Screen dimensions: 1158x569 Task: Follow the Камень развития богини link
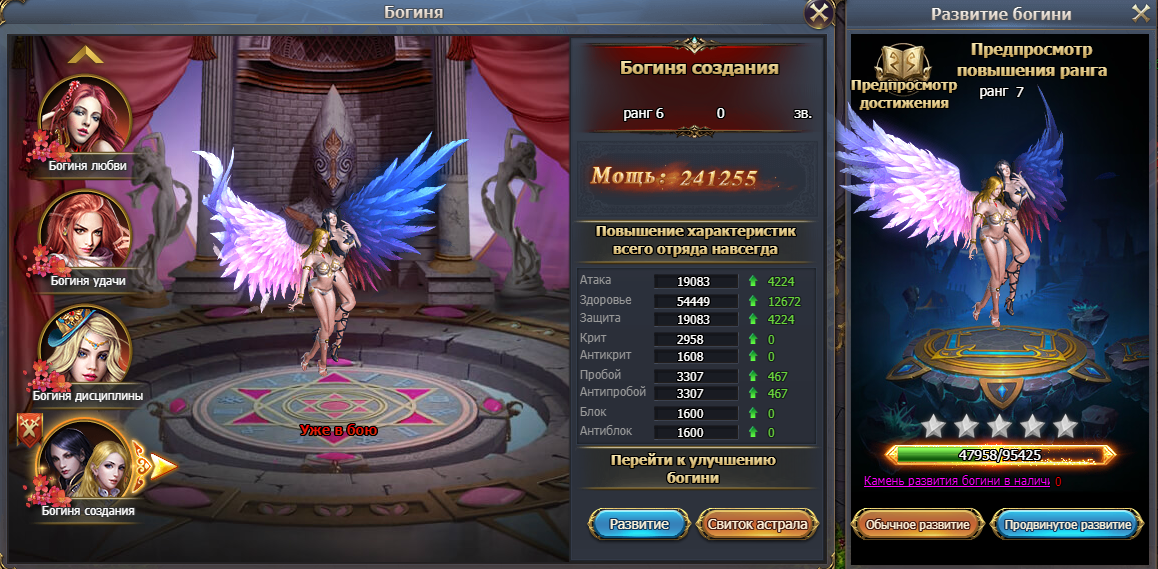click(956, 482)
